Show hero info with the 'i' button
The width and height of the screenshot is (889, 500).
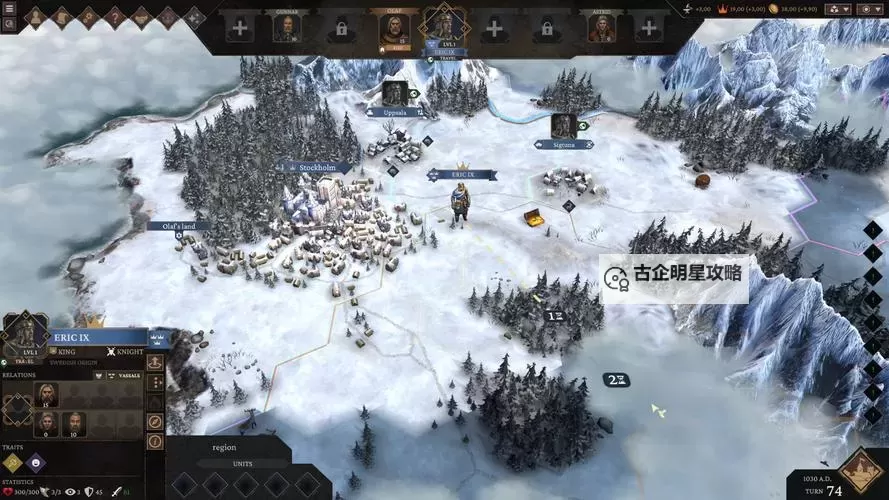click(155, 441)
